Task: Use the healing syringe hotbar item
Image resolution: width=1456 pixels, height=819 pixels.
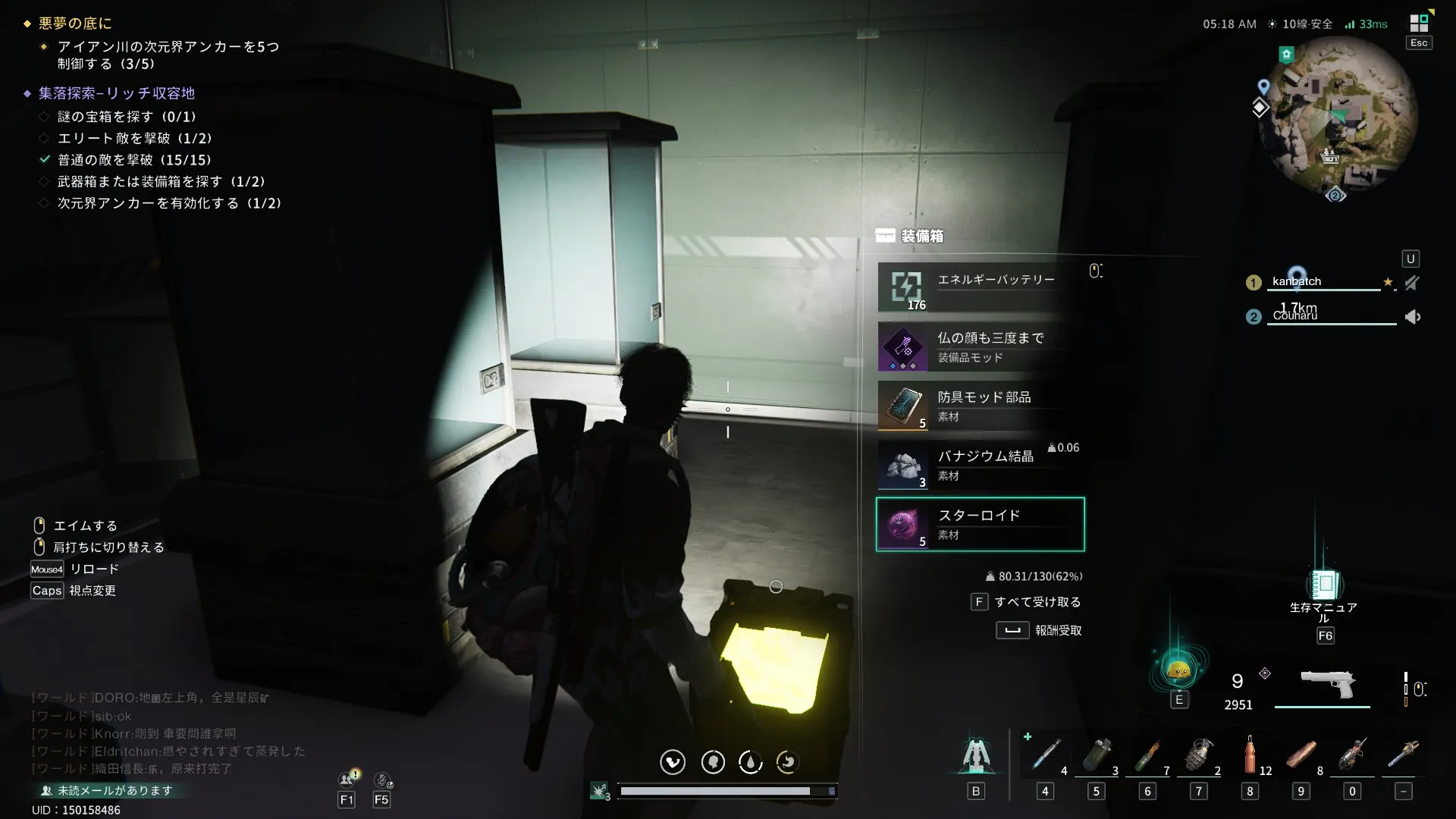Action: (x=1046, y=755)
